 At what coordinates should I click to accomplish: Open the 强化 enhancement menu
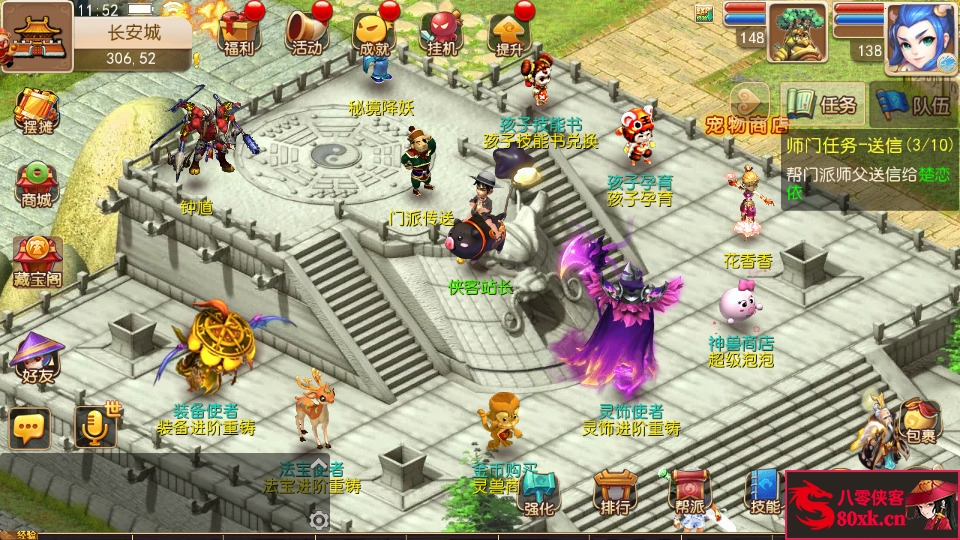tap(540, 492)
